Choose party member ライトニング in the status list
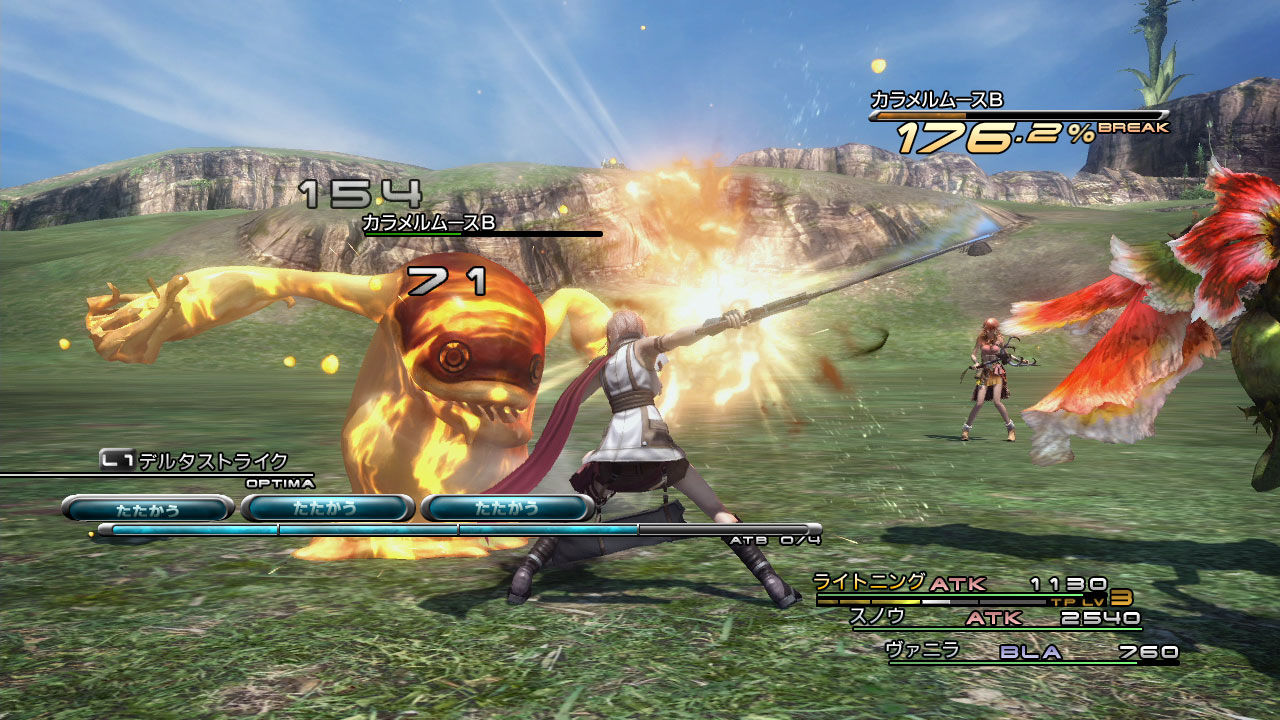This screenshot has width=1280, height=720. pos(869,583)
